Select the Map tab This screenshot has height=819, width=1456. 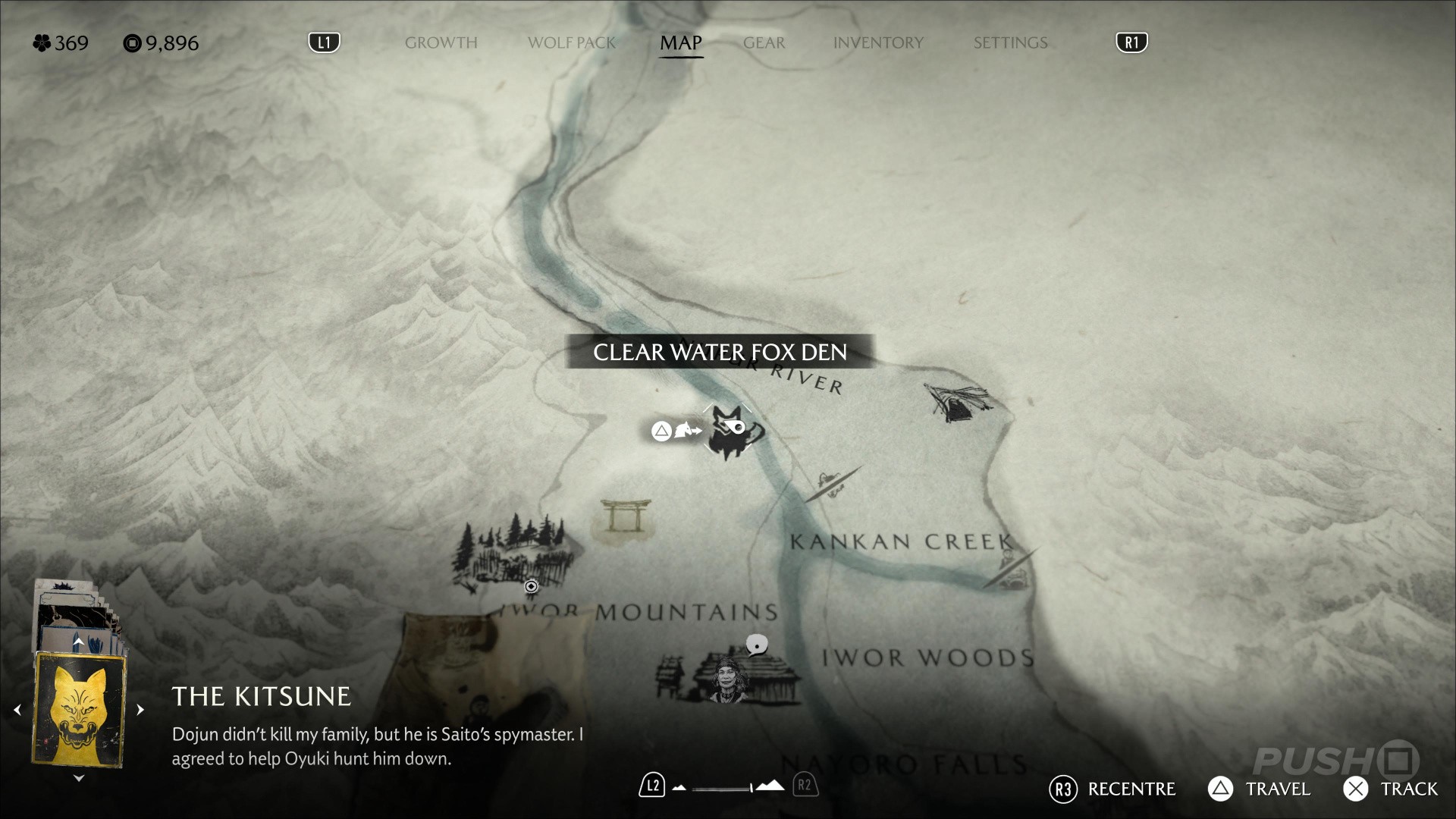pyautogui.click(x=680, y=42)
